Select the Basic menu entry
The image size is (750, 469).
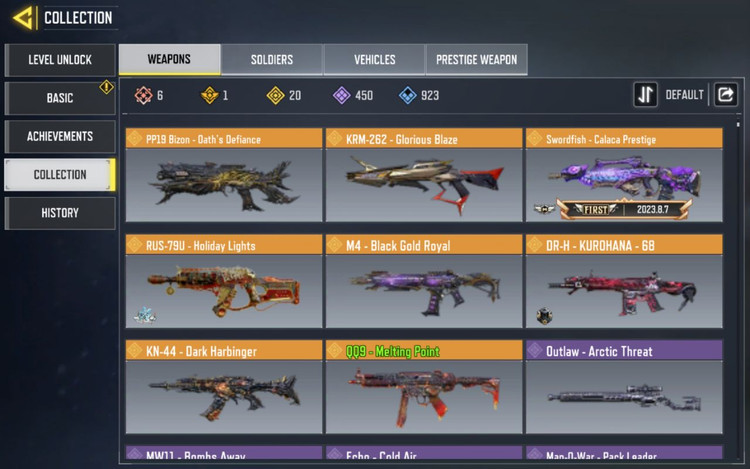coord(60,98)
